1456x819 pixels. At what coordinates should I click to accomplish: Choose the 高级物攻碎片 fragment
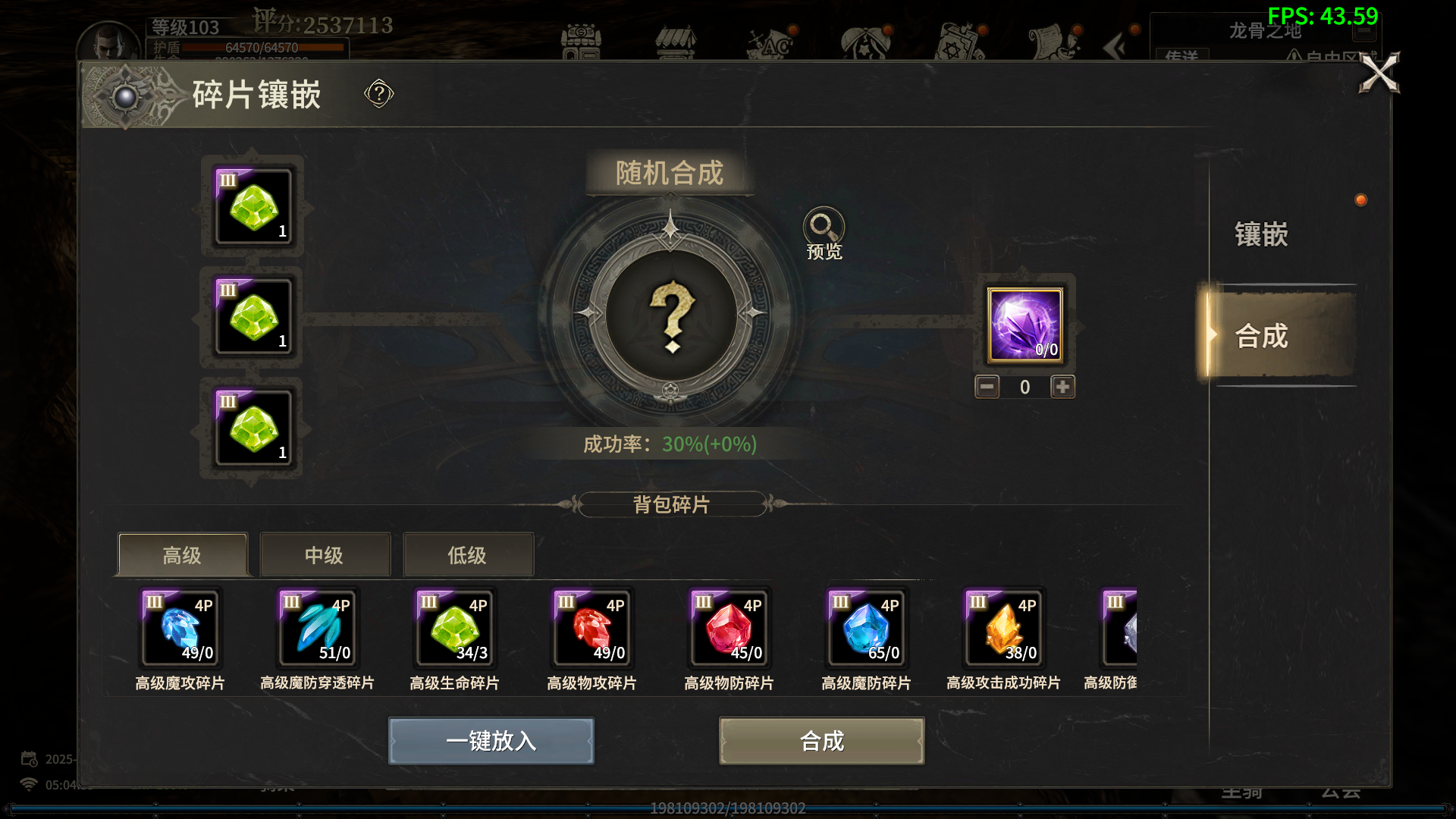click(592, 628)
